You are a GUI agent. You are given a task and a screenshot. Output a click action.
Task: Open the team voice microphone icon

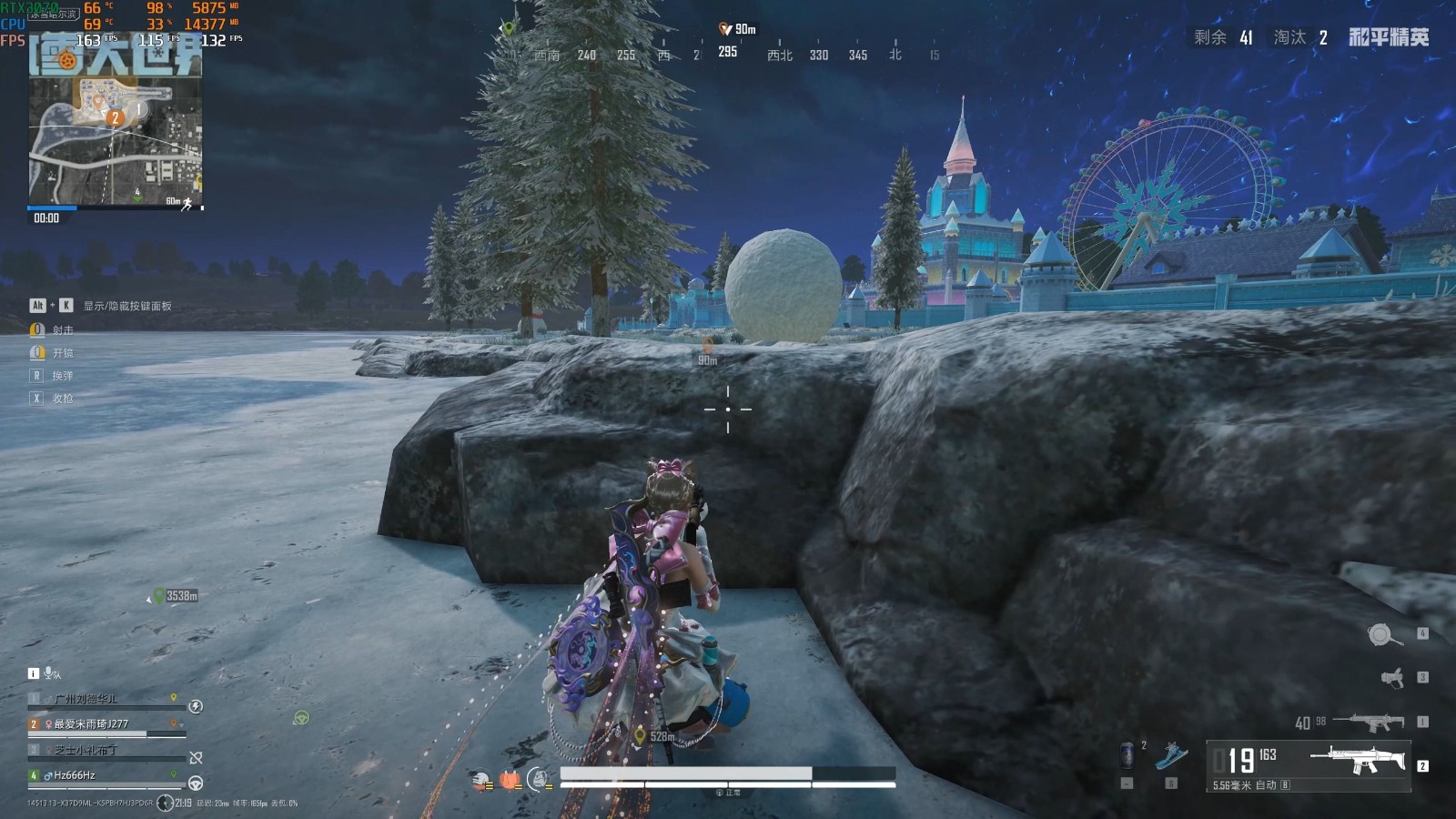tap(48, 673)
